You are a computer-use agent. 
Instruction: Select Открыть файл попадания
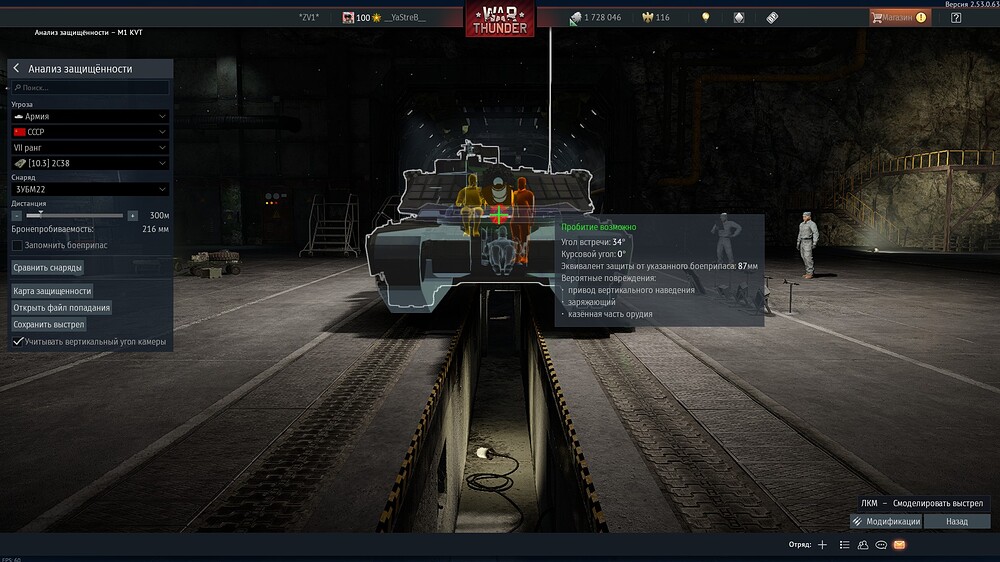point(62,308)
